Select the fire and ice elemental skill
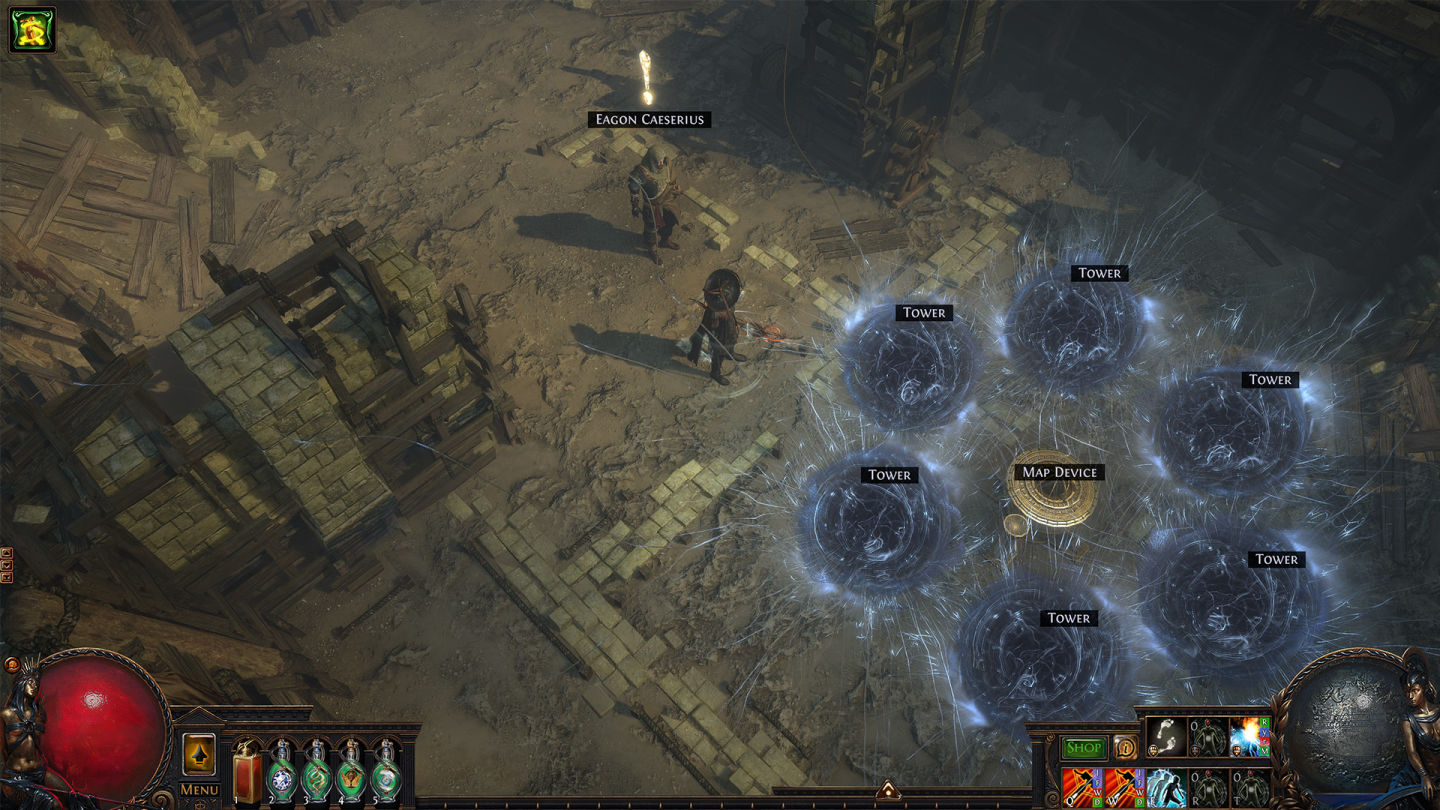Image resolution: width=1440 pixels, height=810 pixels. [1250, 738]
